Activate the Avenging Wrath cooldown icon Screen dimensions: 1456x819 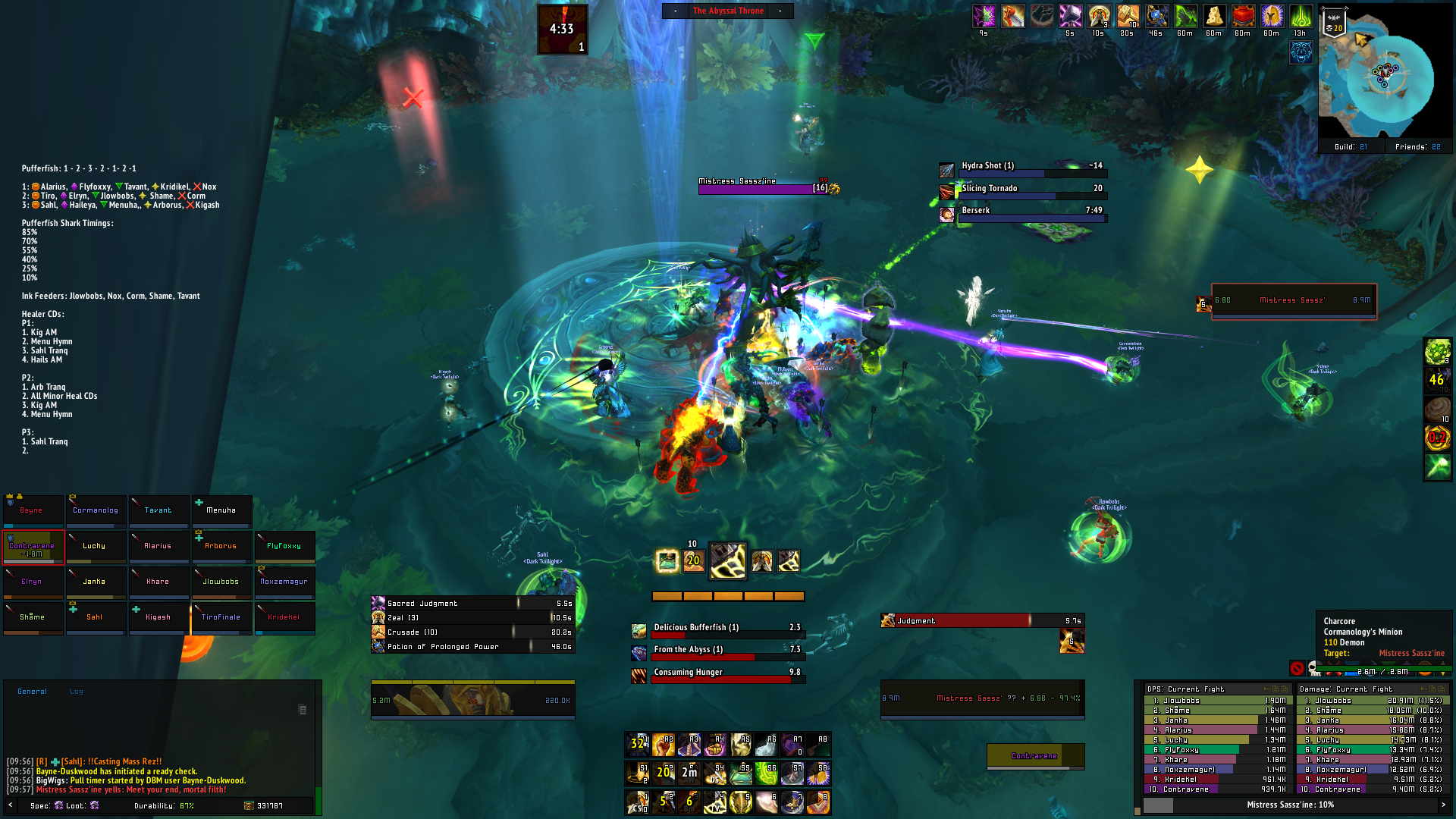(x=689, y=774)
